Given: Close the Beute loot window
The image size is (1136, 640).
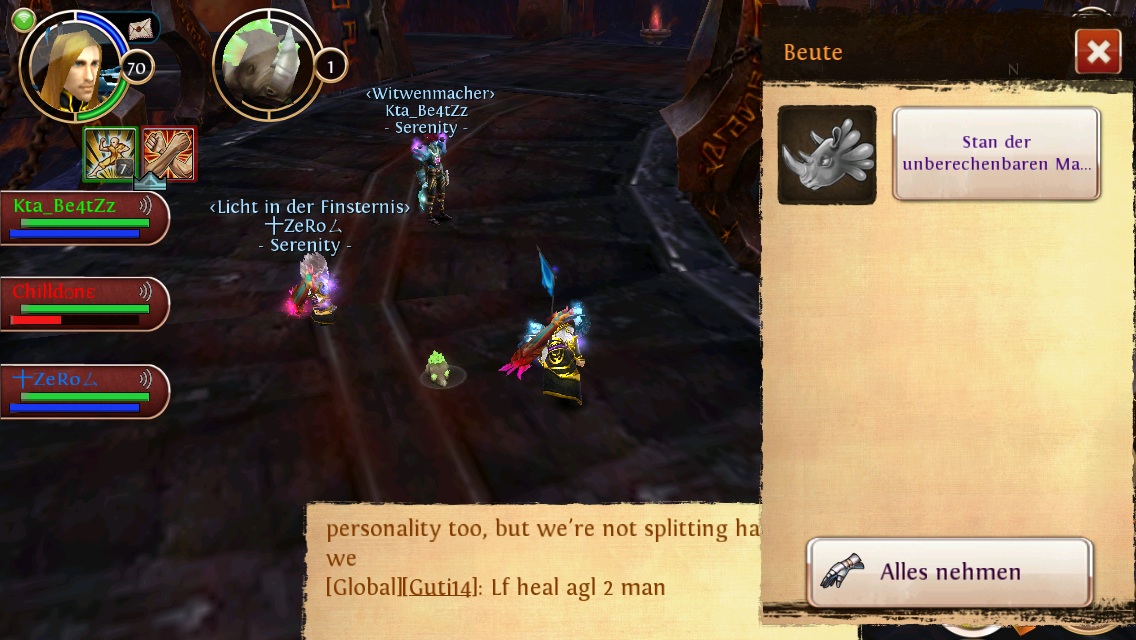Looking at the screenshot, I should point(1097,52).
